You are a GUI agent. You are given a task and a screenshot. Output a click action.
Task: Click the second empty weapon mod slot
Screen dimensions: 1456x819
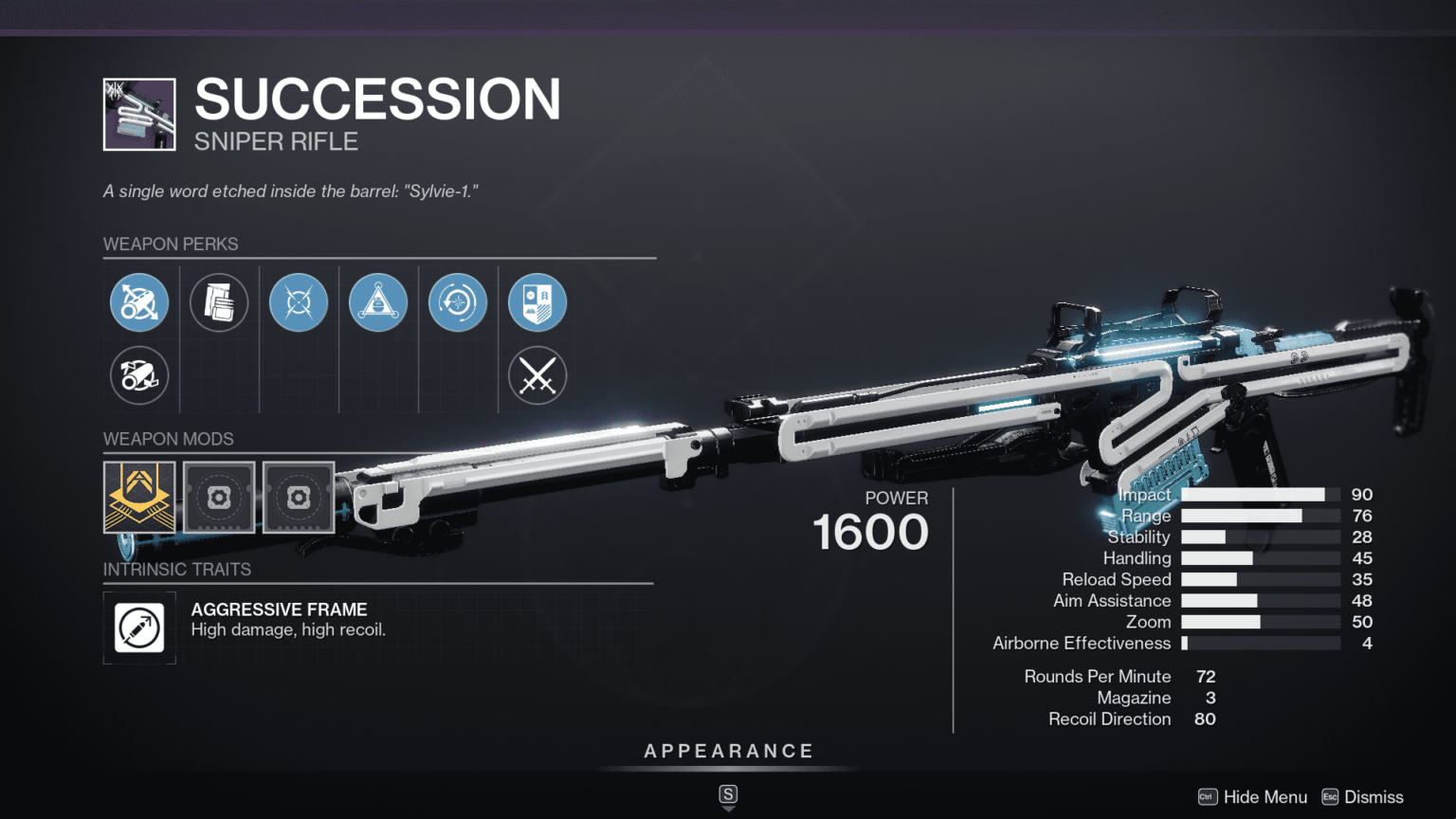[x=299, y=497]
